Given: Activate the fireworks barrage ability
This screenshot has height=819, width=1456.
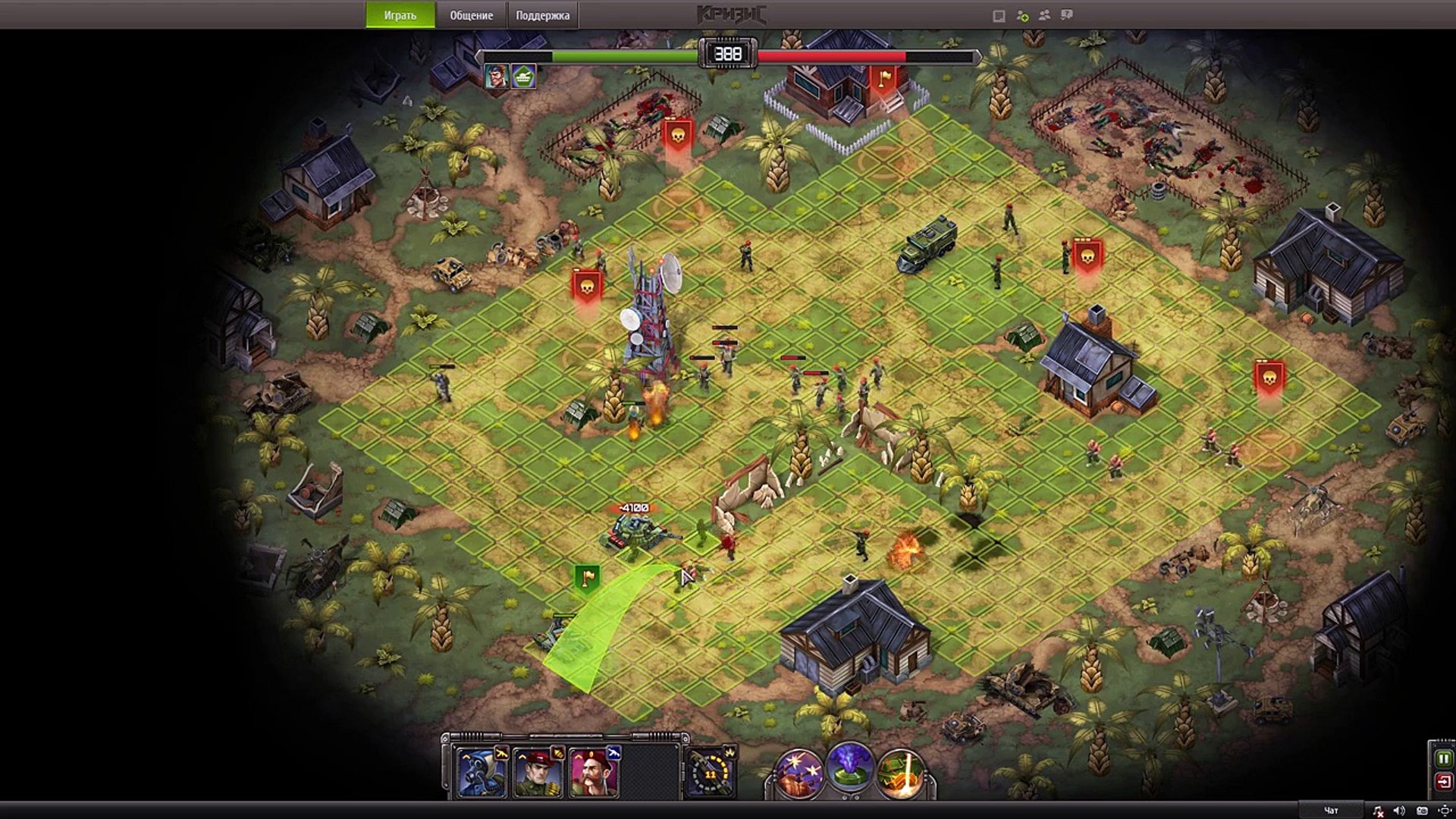Looking at the screenshot, I should coord(799,772).
